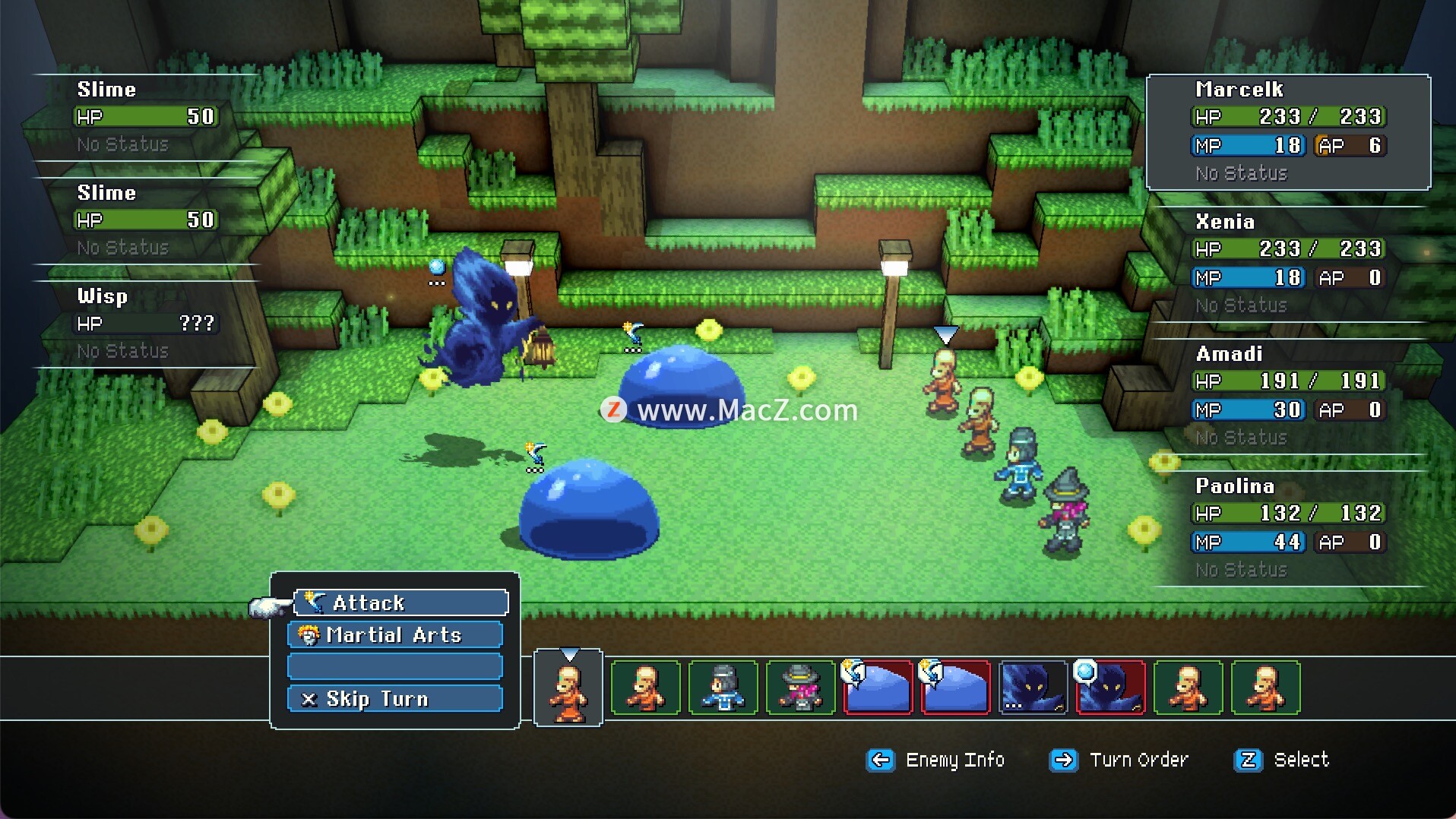Select the Martial Arts command
Screen dimensions: 1456x819
(395, 634)
